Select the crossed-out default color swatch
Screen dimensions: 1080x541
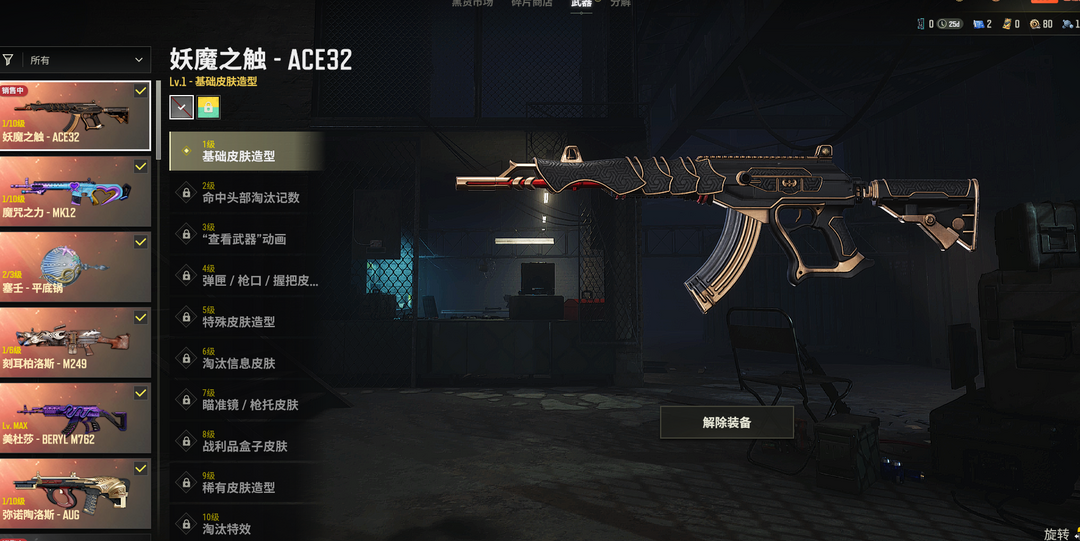[181, 107]
